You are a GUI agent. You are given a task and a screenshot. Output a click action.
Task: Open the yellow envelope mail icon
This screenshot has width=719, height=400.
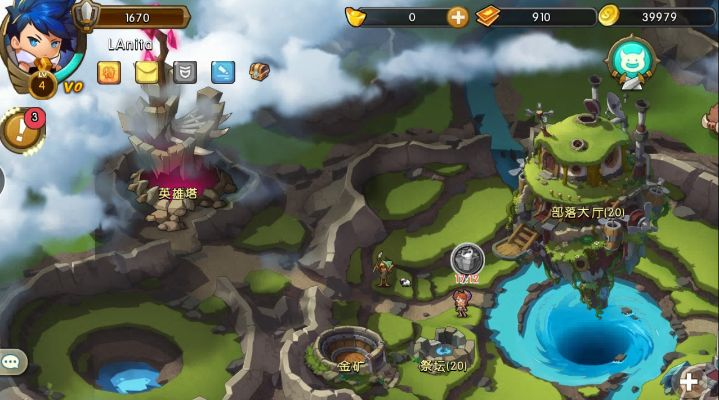[147, 72]
